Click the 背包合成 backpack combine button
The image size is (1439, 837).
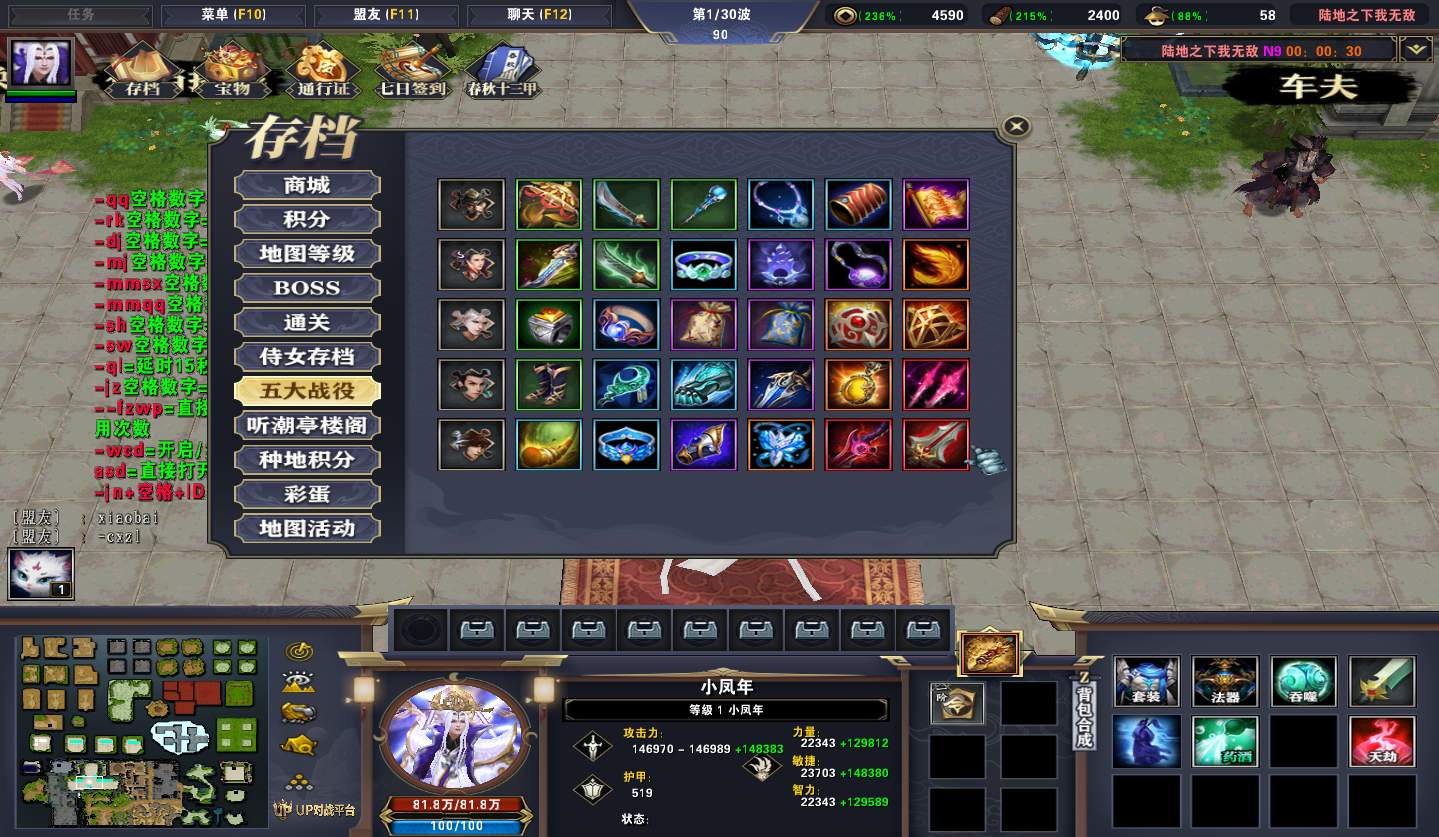[1084, 712]
